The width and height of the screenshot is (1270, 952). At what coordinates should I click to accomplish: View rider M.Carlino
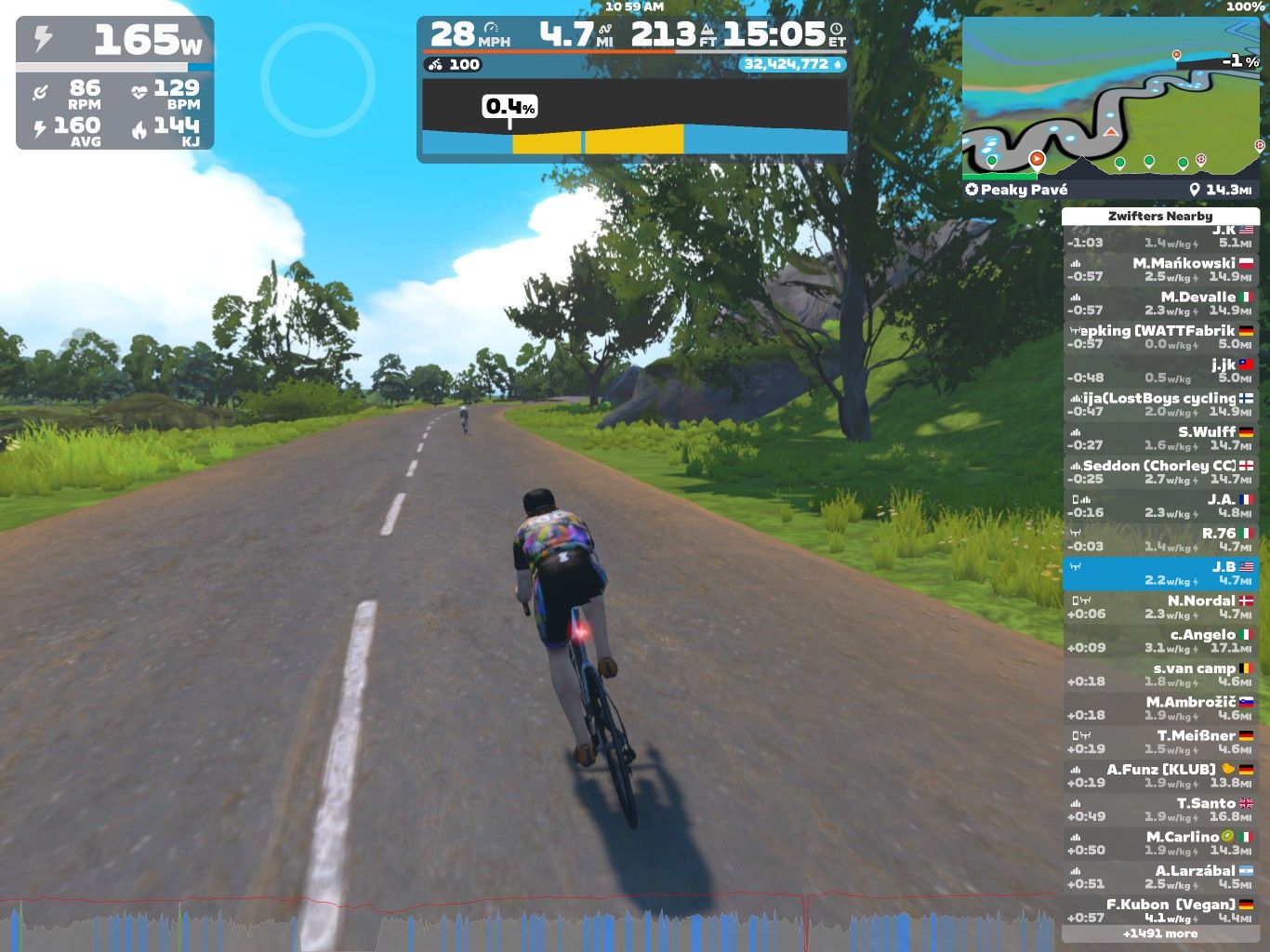click(1159, 843)
